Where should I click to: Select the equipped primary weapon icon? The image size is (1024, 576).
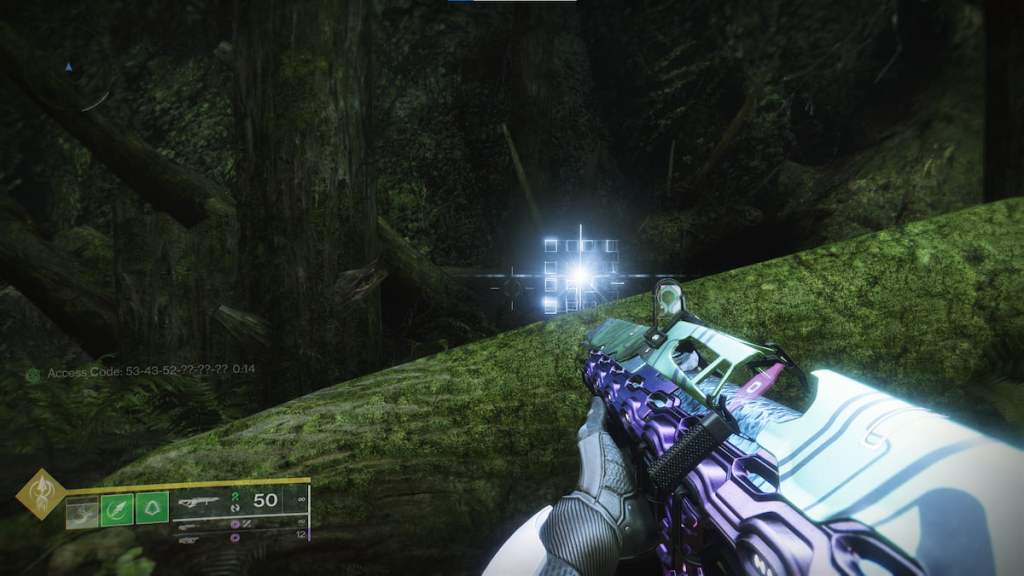click(x=198, y=500)
